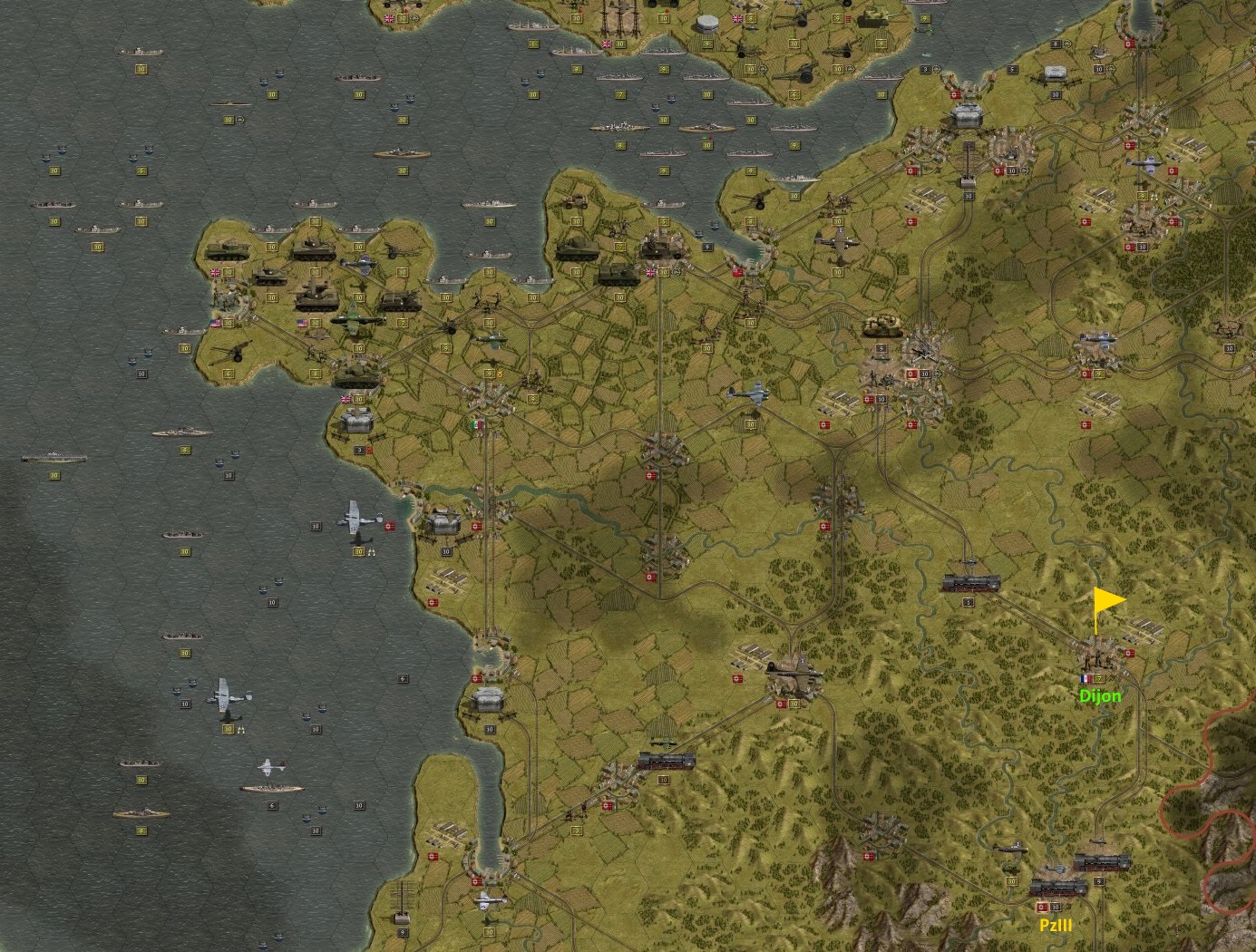Screen dimensions: 1256x952
Task: Select the fighter plane parked near PzIII
Action: [x=1011, y=849]
